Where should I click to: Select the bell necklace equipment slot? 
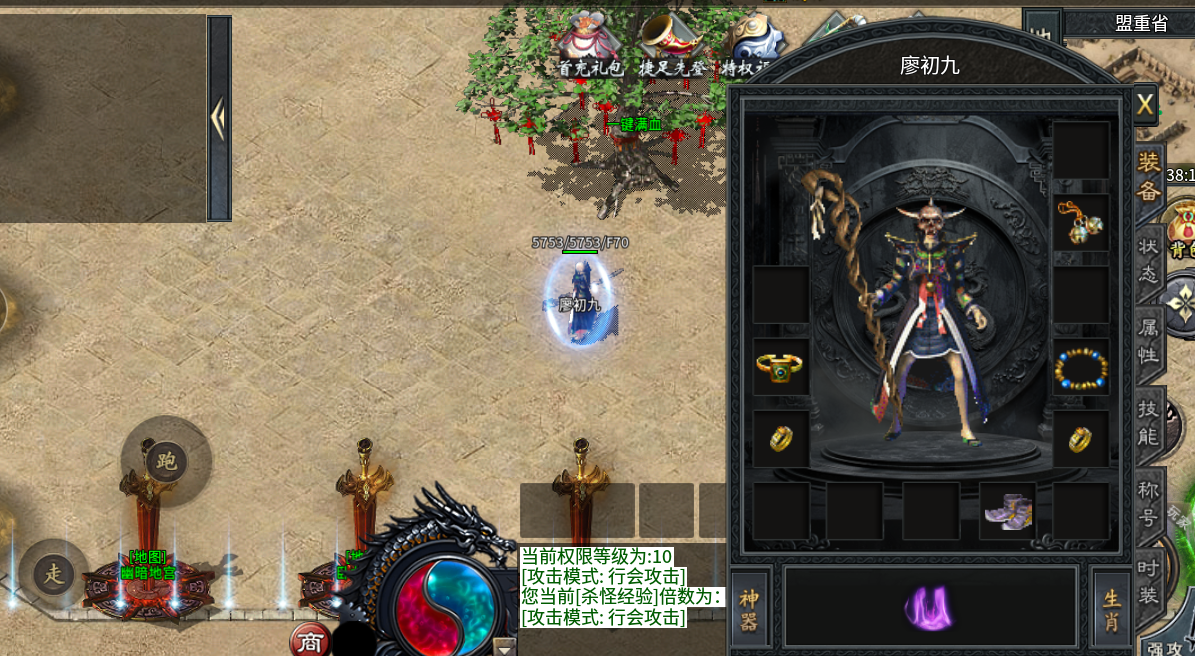(1081, 223)
